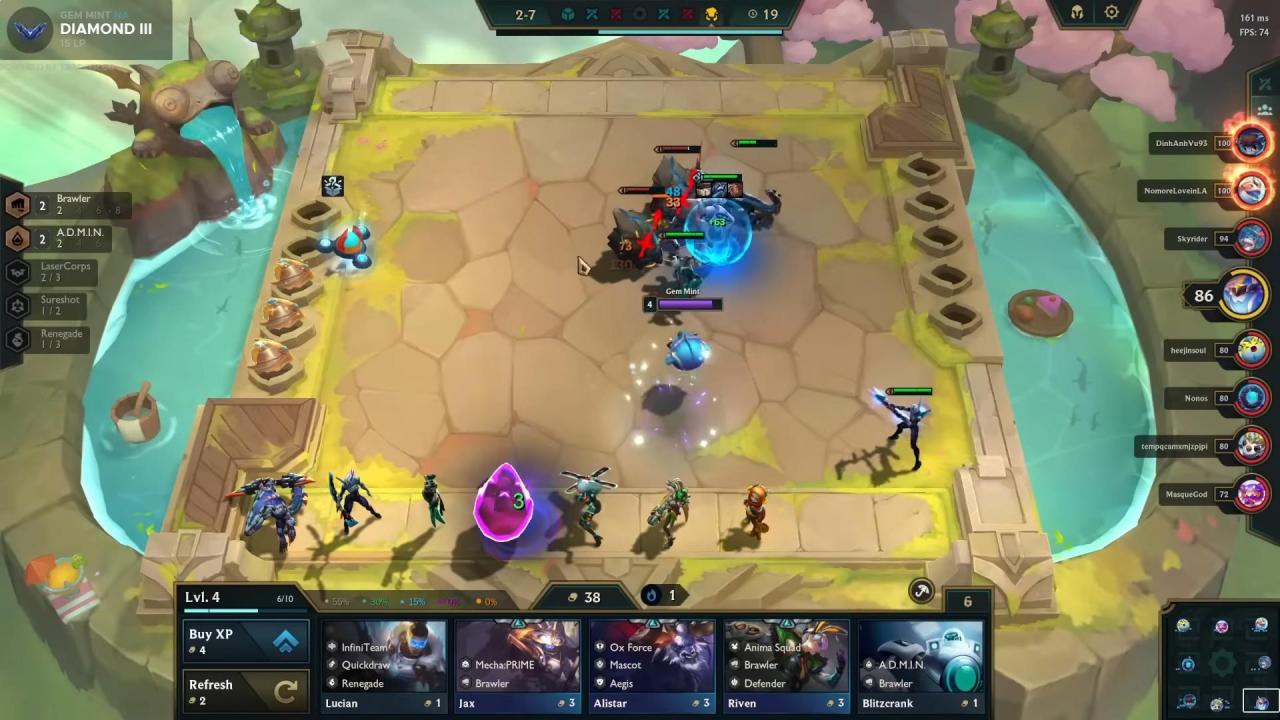Refresh the shop for 2 gold
Screen dimensions: 1280x720
pyautogui.click(x=245, y=692)
